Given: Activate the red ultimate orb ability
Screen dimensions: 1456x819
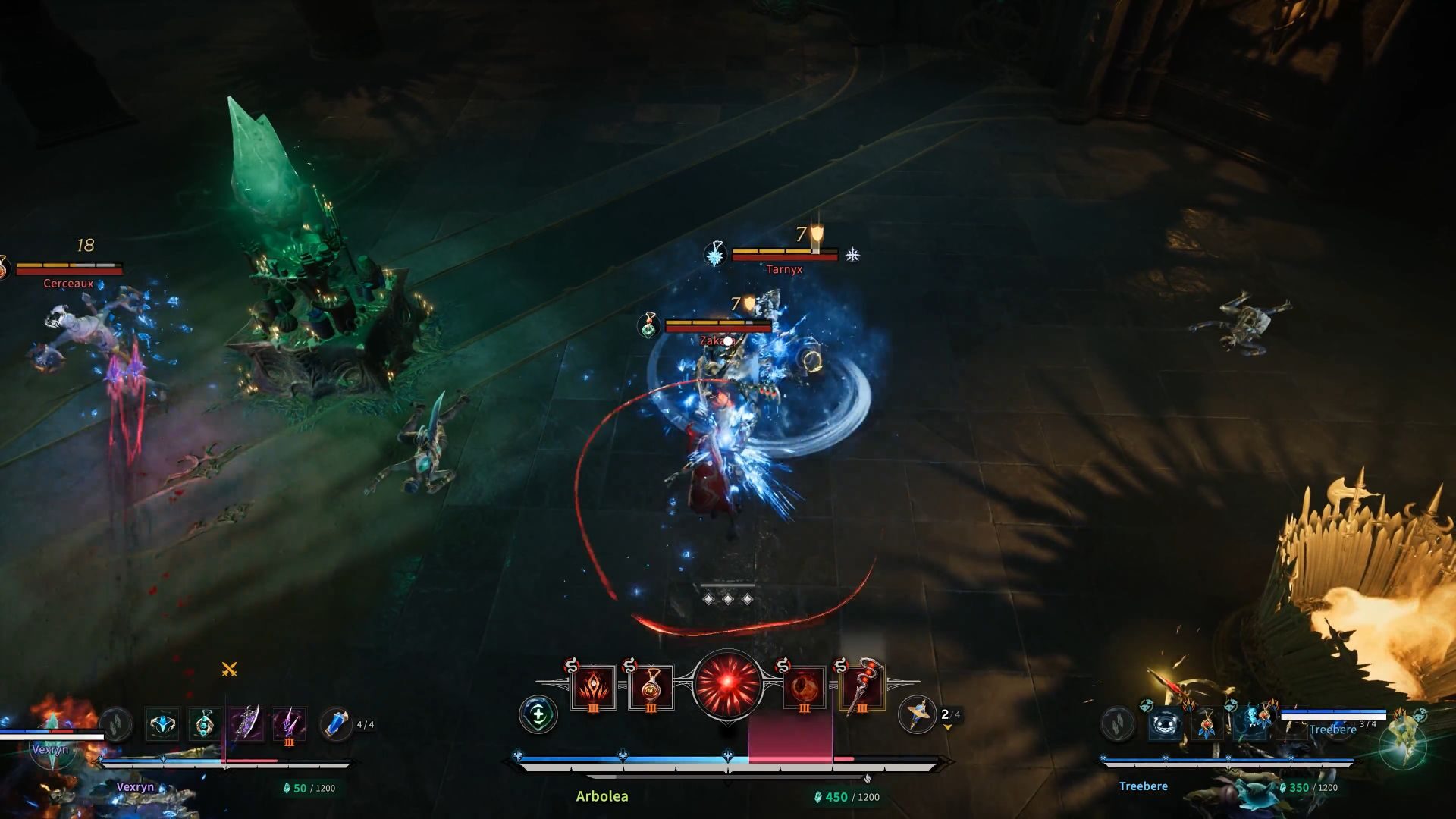Looking at the screenshot, I should 728,682.
